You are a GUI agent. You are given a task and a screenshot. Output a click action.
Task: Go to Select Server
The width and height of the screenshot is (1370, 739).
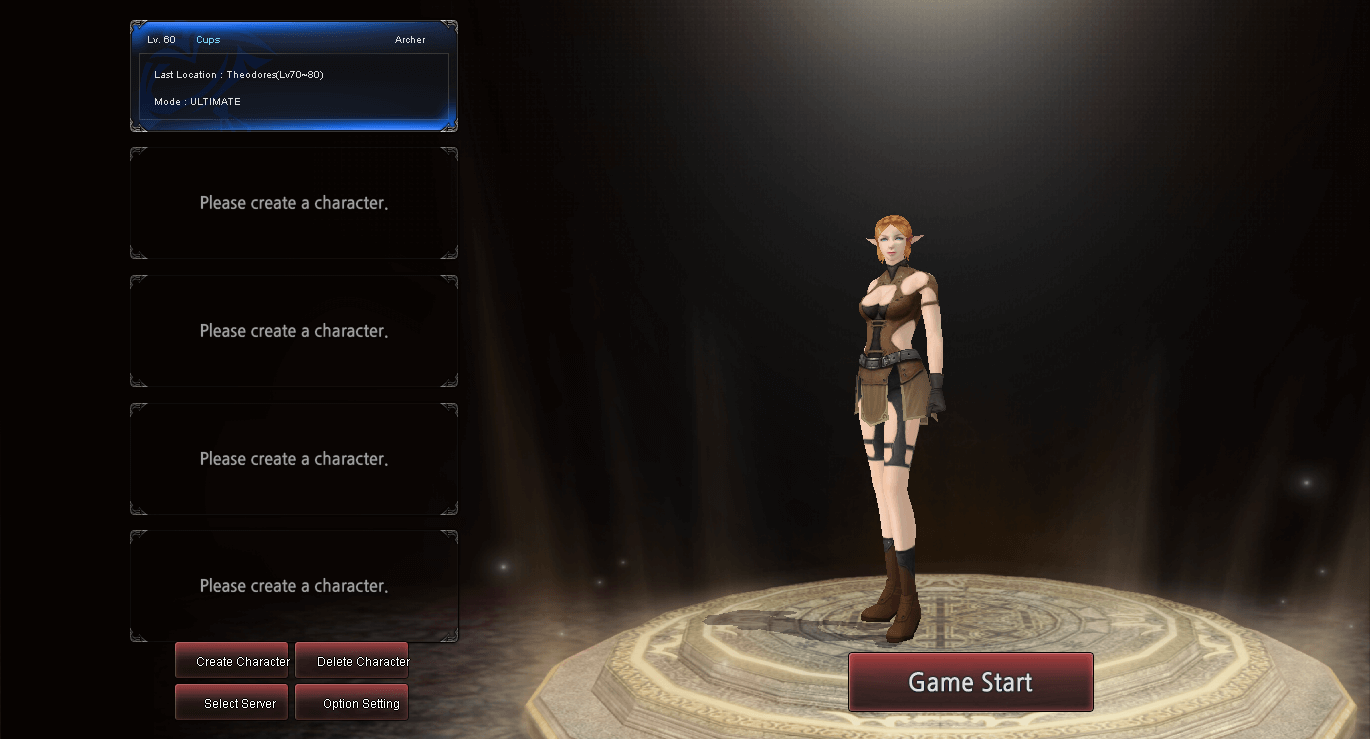[x=232, y=703]
